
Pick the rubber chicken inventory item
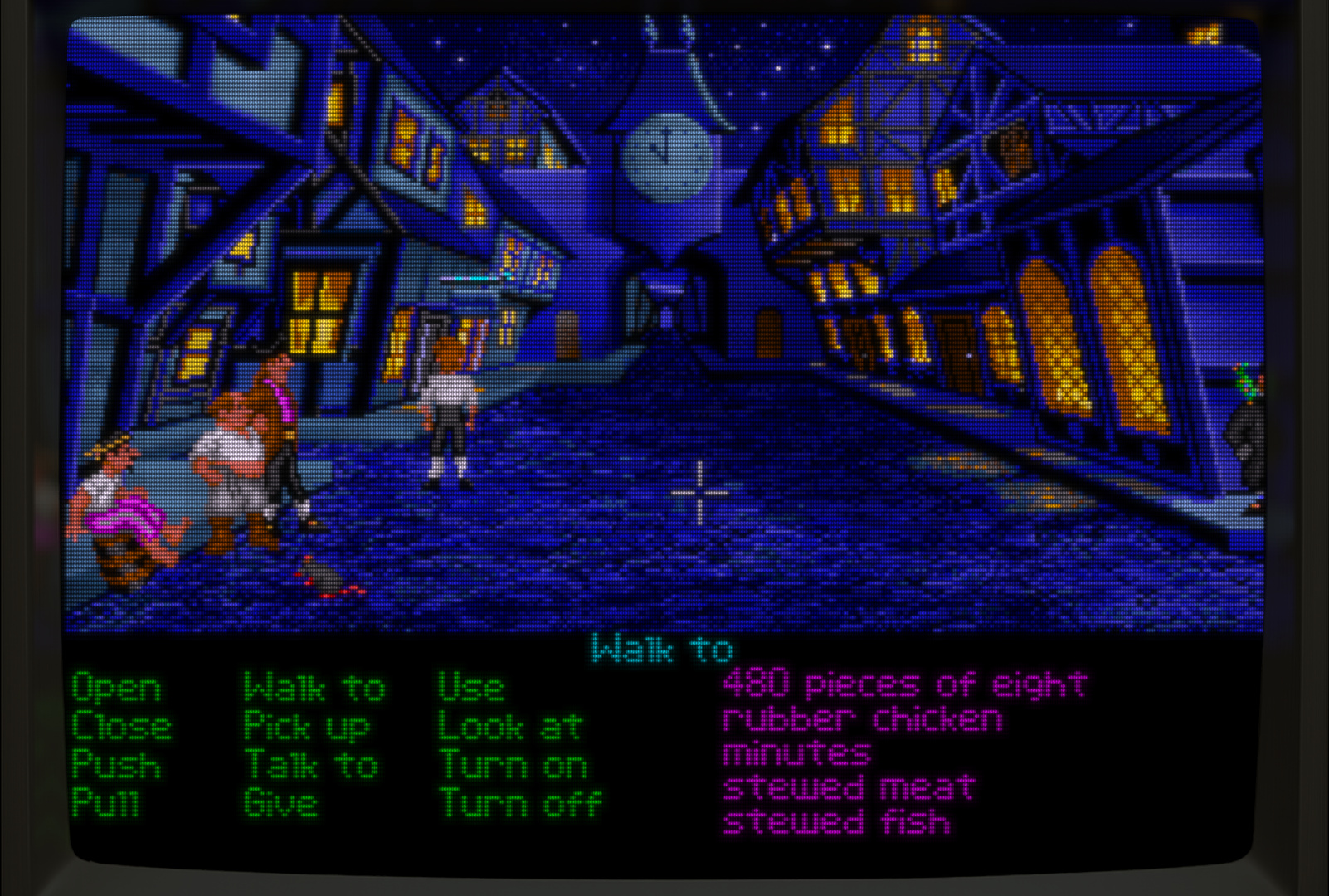coord(863,719)
